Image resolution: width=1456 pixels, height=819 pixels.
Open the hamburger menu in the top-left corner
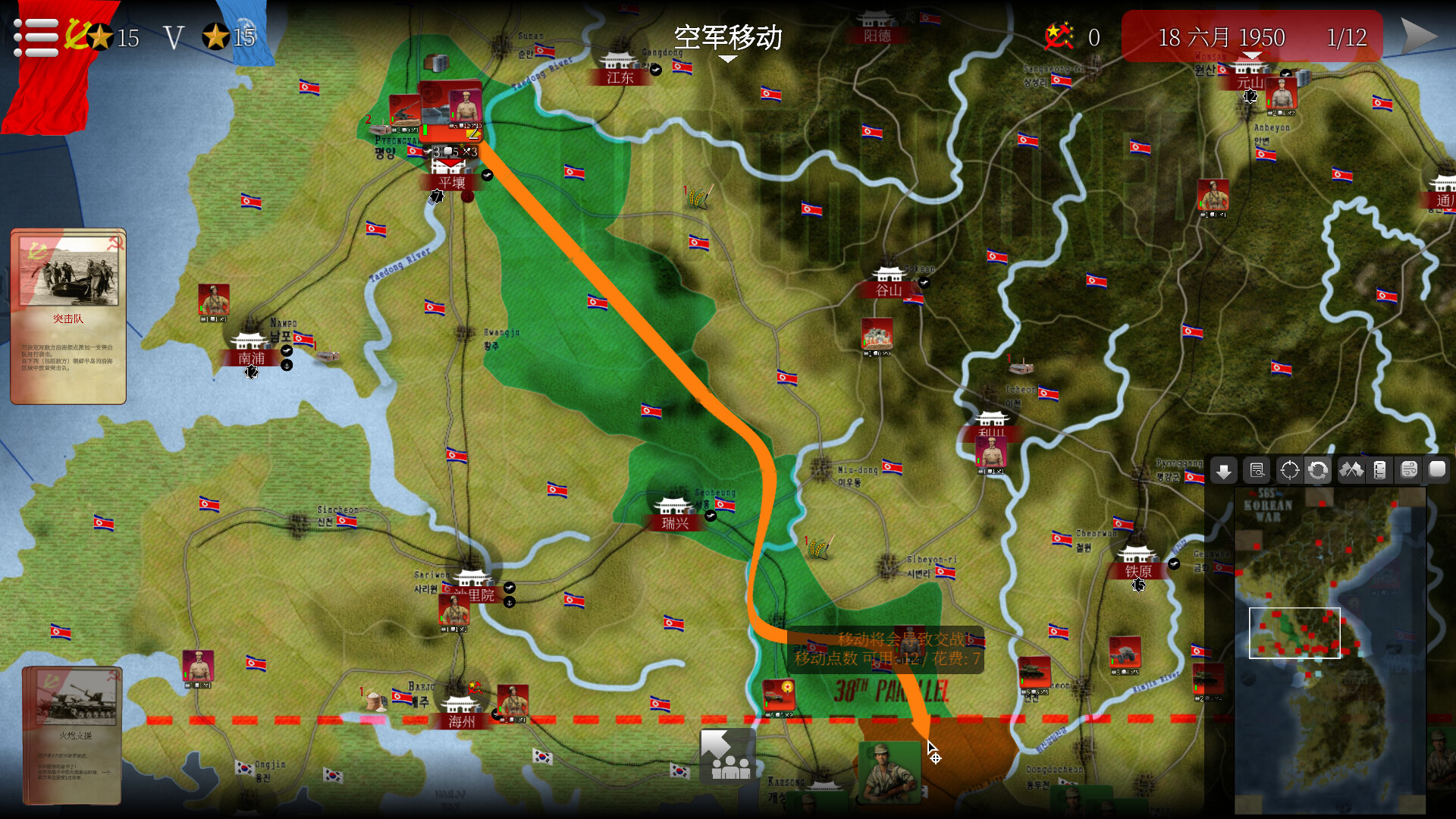pyautogui.click(x=34, y=38)
